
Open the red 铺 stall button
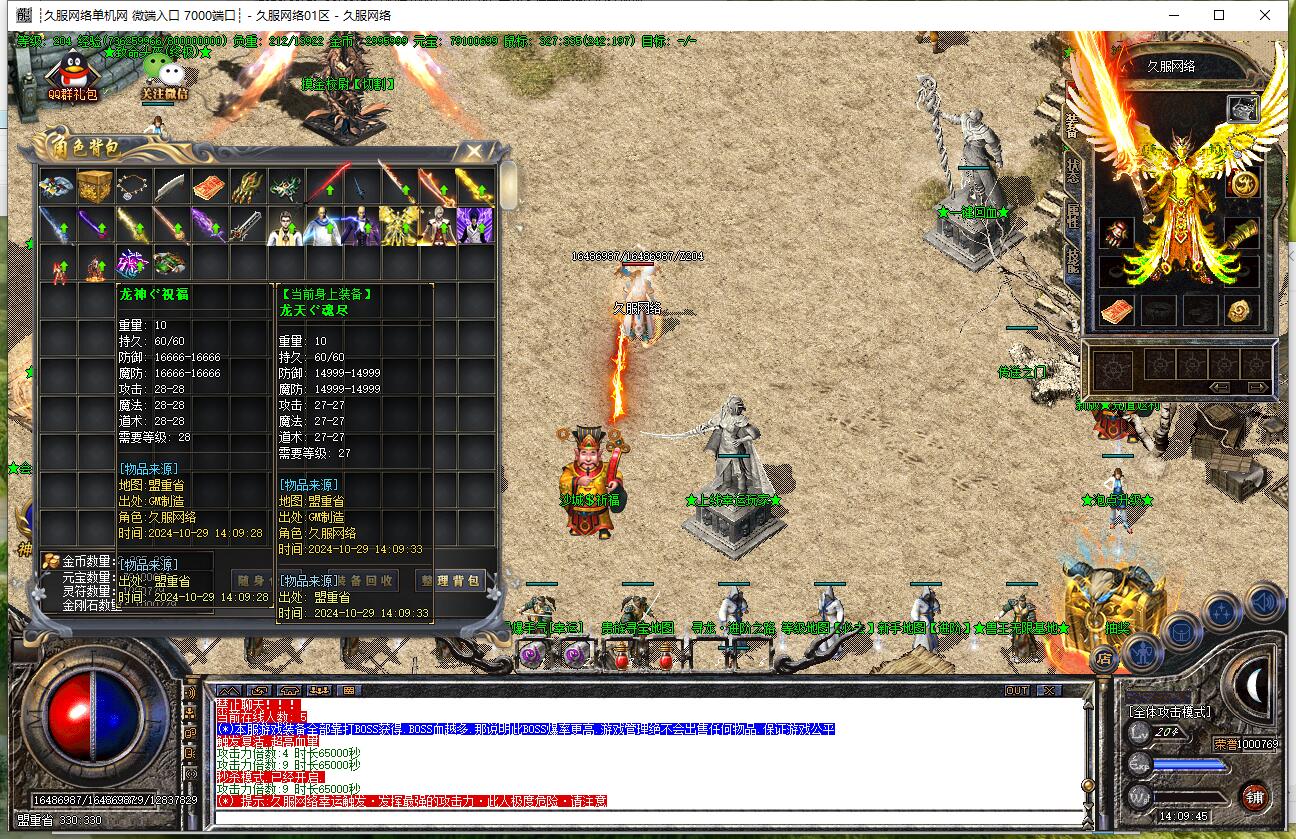coord(1254,797)
